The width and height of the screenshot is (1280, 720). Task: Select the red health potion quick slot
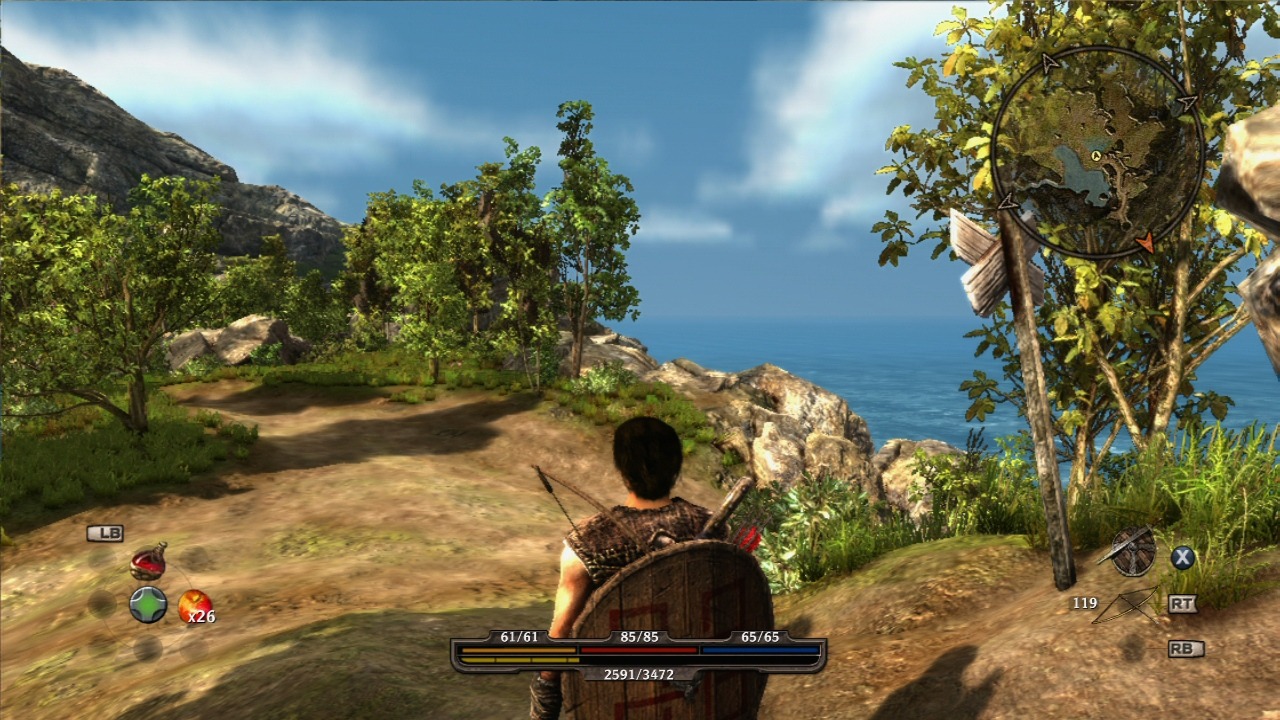click(x=148, y=564)
